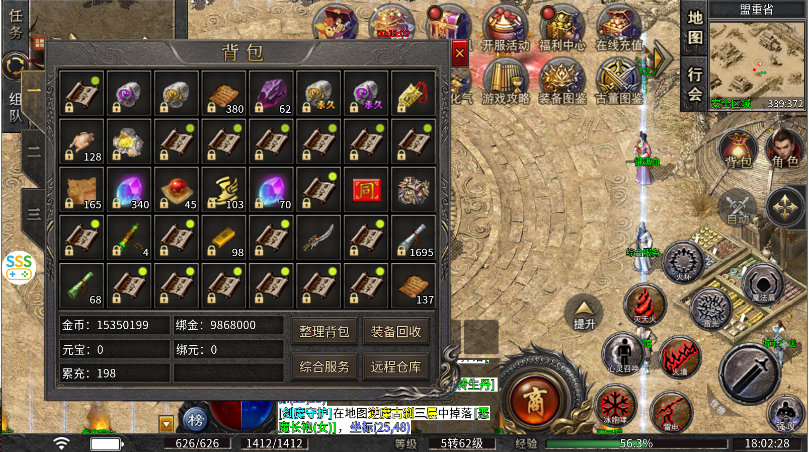Switch to bag page 三 tab

click(34, 212)
